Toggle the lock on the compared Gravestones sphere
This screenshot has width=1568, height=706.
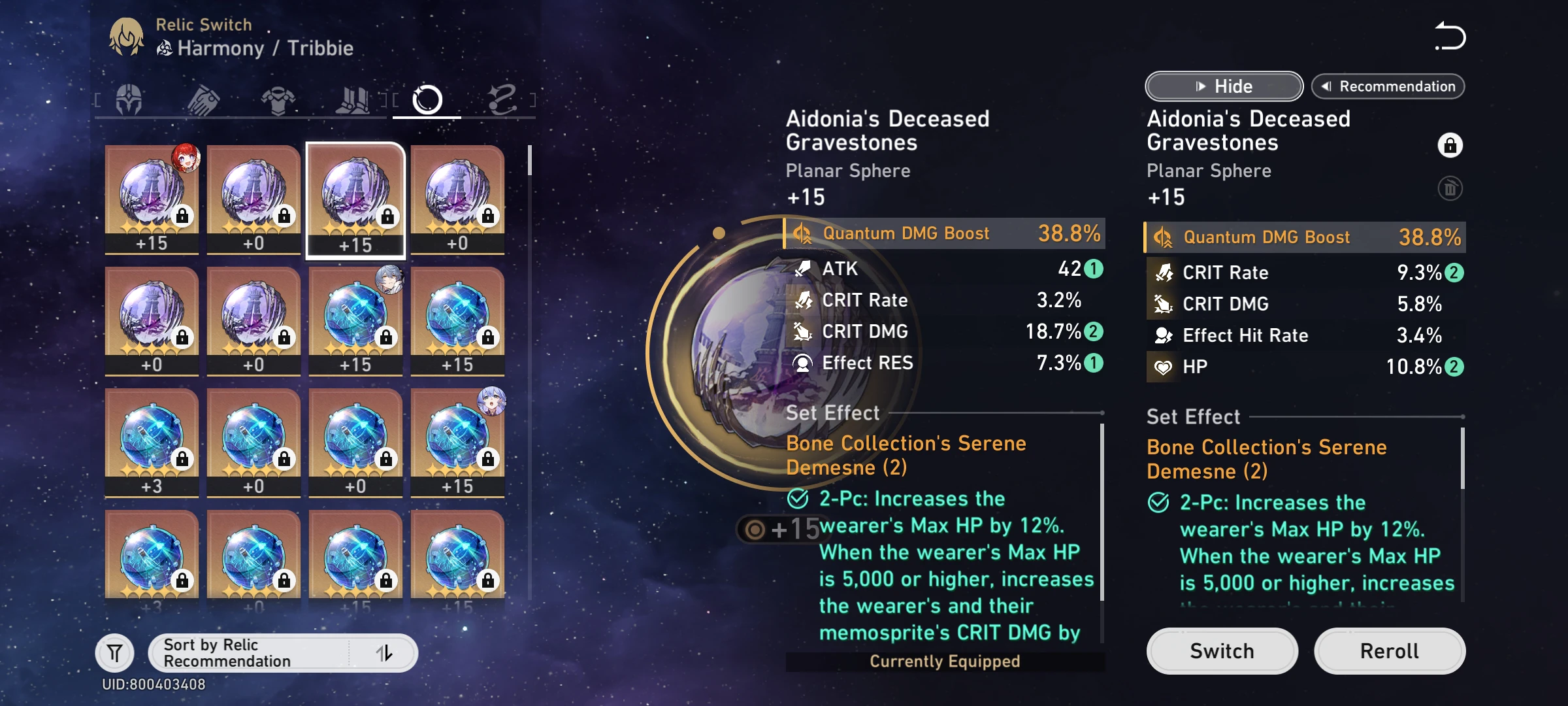pyautogui.click(x=1450, y=145)
